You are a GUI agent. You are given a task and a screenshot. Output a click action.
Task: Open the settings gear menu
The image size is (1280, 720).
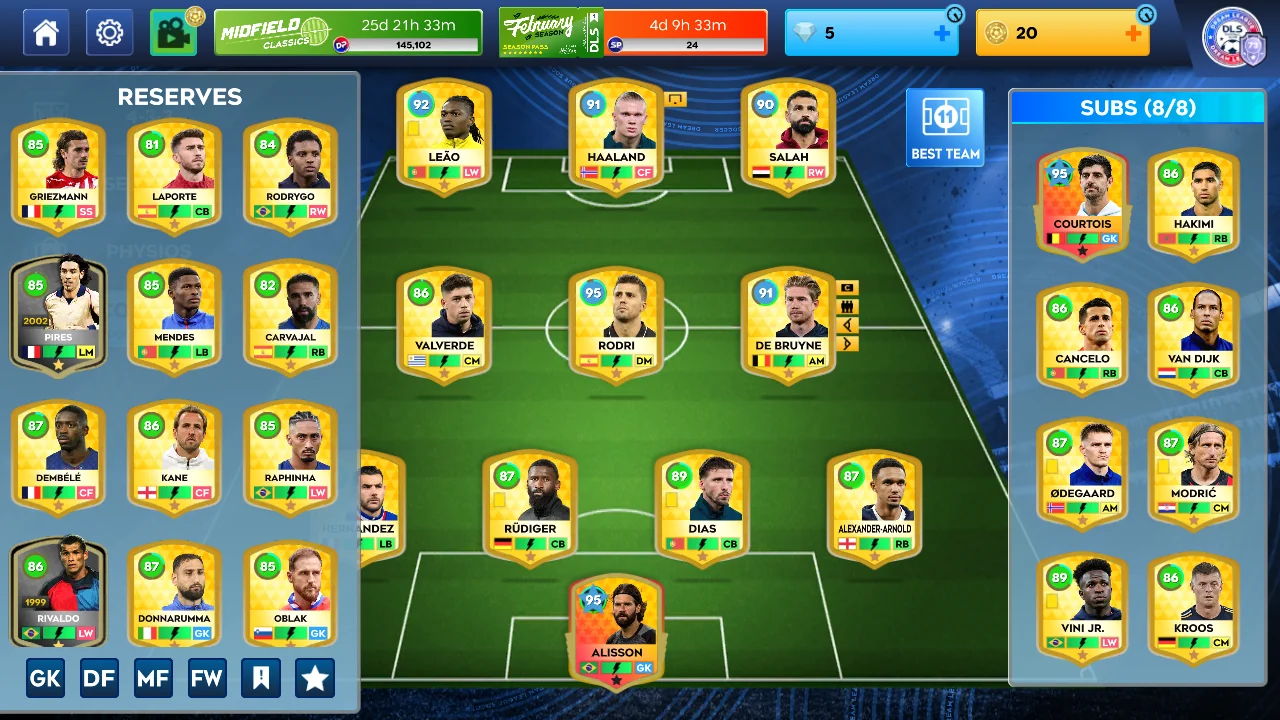109,33
